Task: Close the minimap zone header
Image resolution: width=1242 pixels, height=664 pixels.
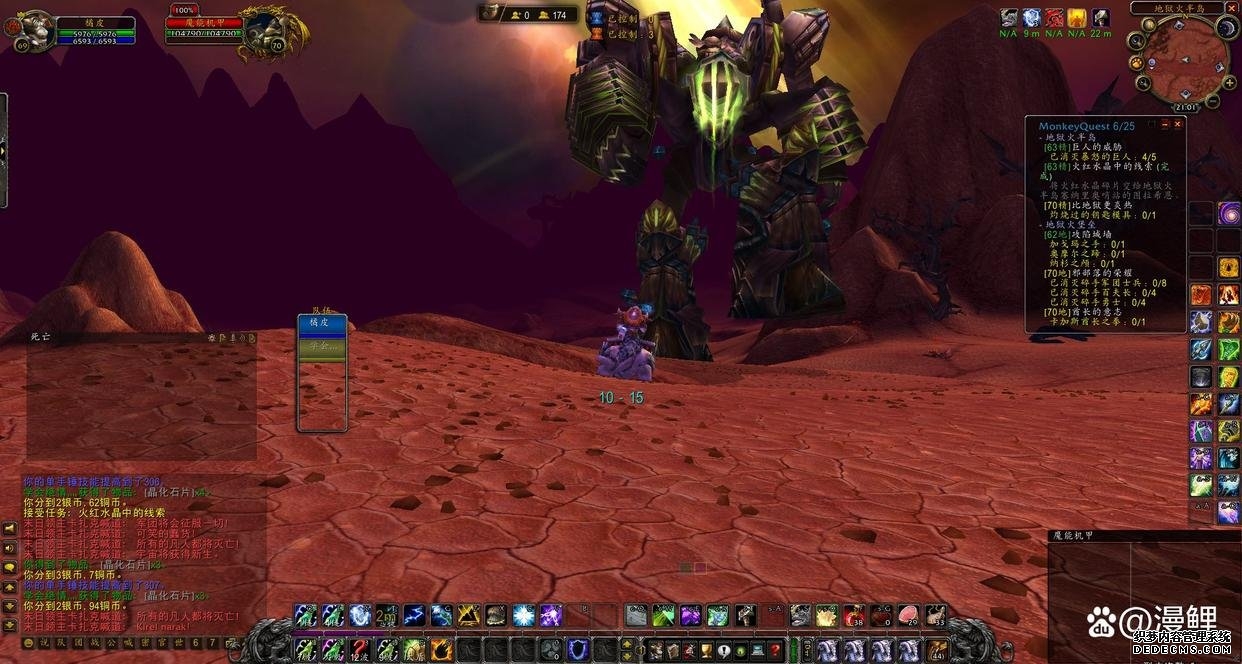Action: pos(1232,8)
